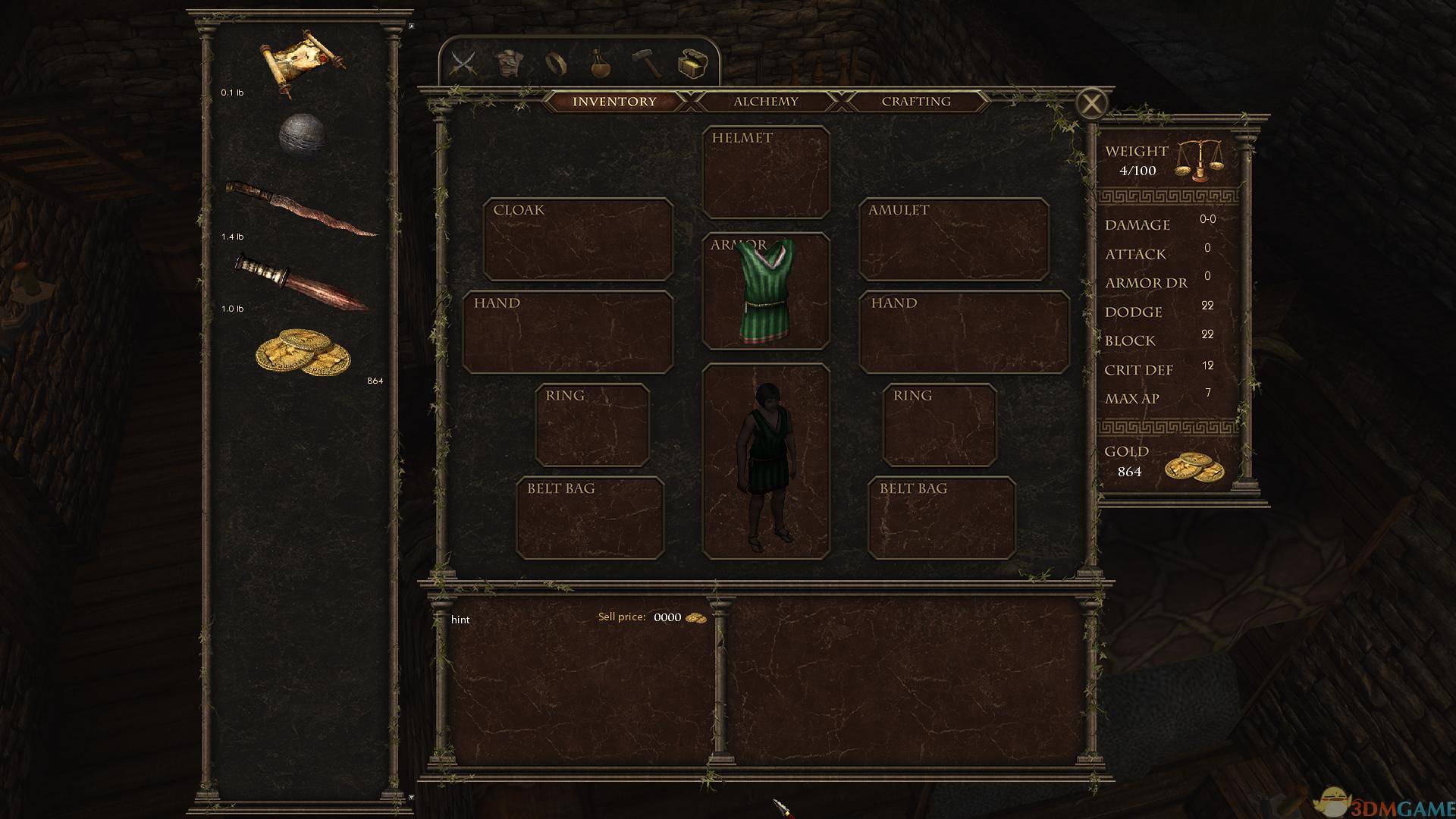
Task: Click the character model preview
Action: 766,461
